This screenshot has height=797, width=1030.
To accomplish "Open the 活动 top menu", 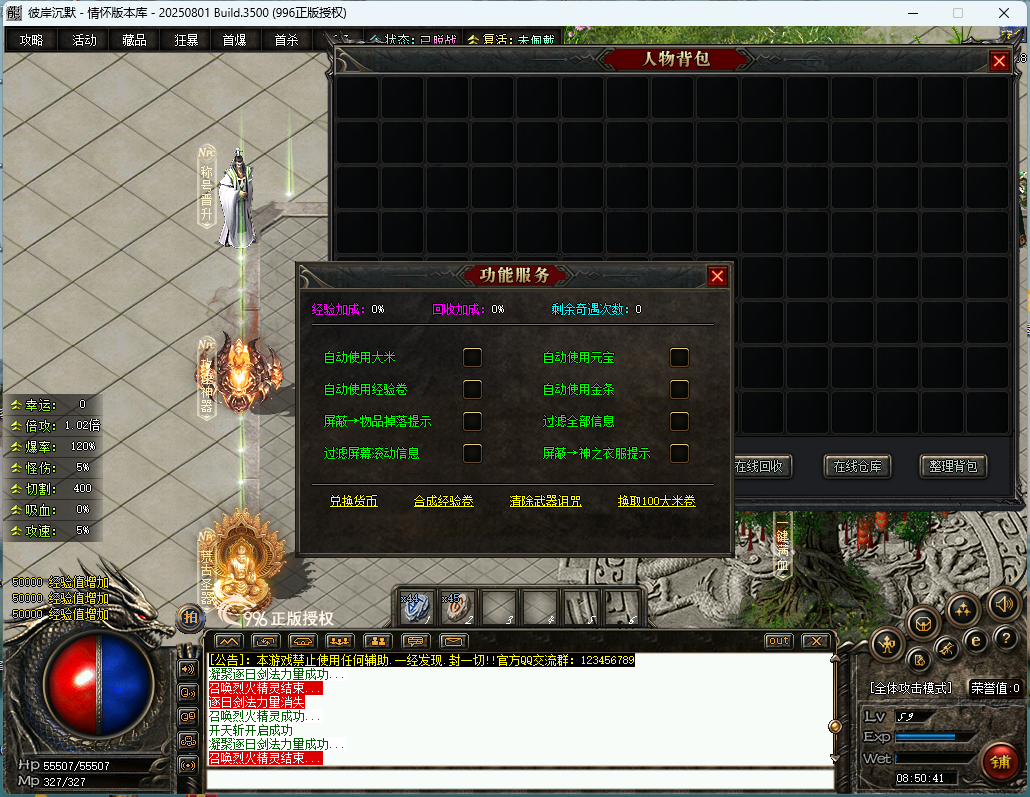I will pyautogui.click(x=84, y=40).
